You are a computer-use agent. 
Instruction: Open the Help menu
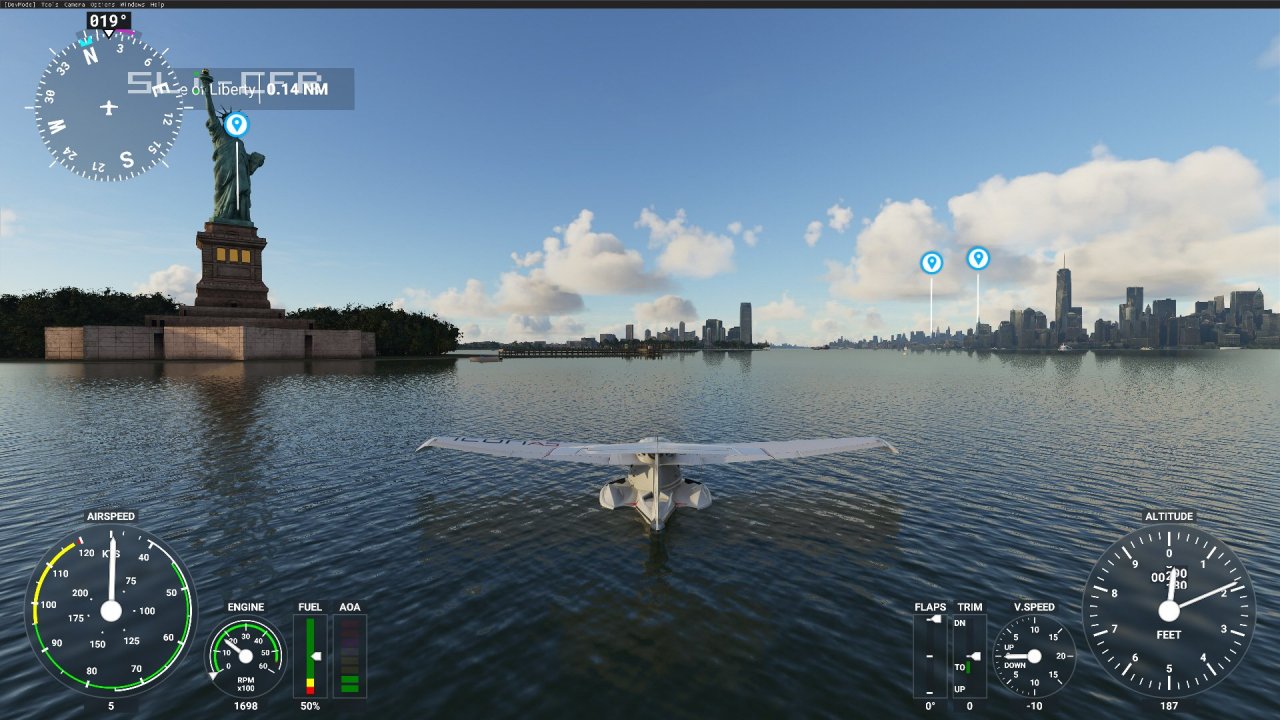click(157, 4)
